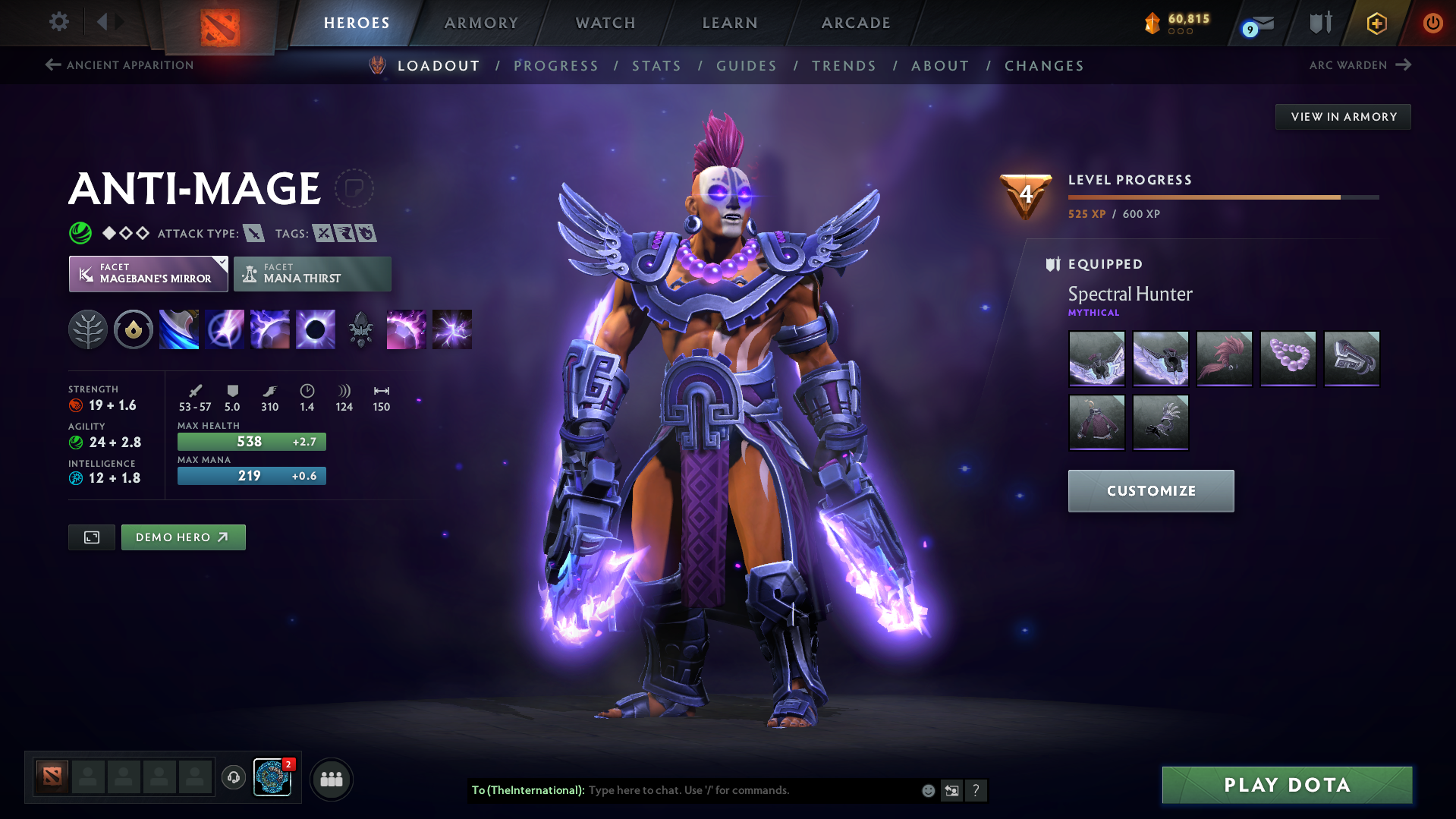Click the innate ability droplet icon
Screen dimensions: 1456x819
coord(134,329)
